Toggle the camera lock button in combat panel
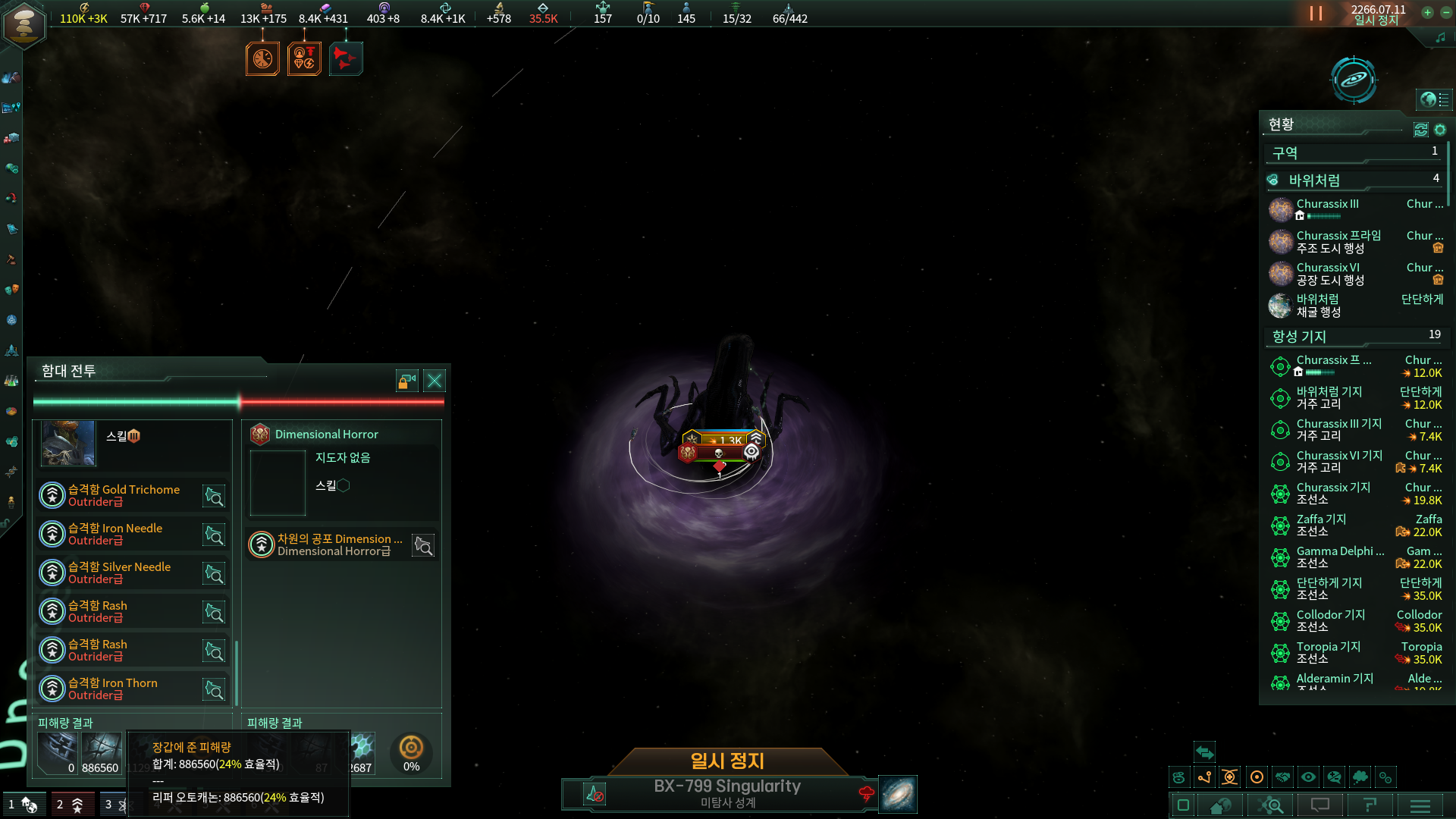The width and height of the screenshot is (1456, 819). (407, 381)
